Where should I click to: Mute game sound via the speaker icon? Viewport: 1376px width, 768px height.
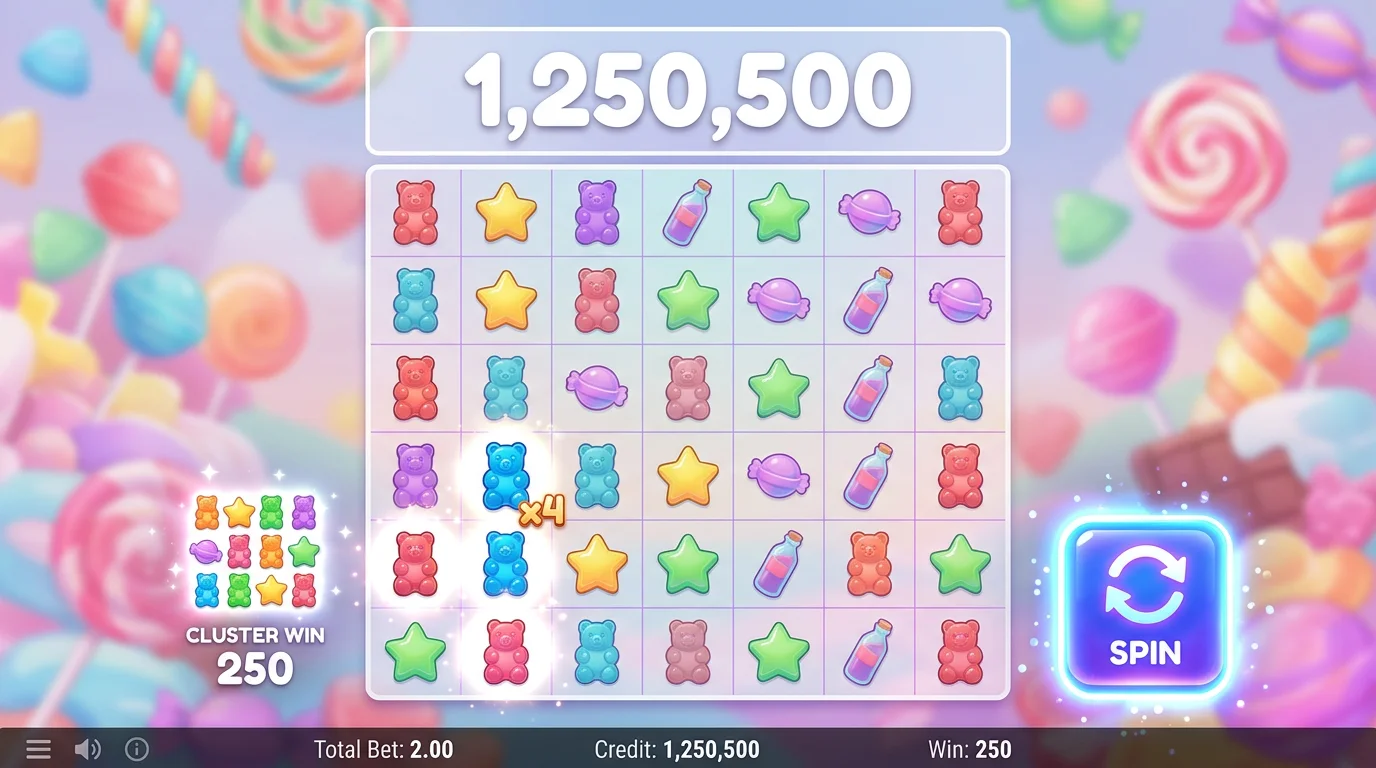point(89,749)
